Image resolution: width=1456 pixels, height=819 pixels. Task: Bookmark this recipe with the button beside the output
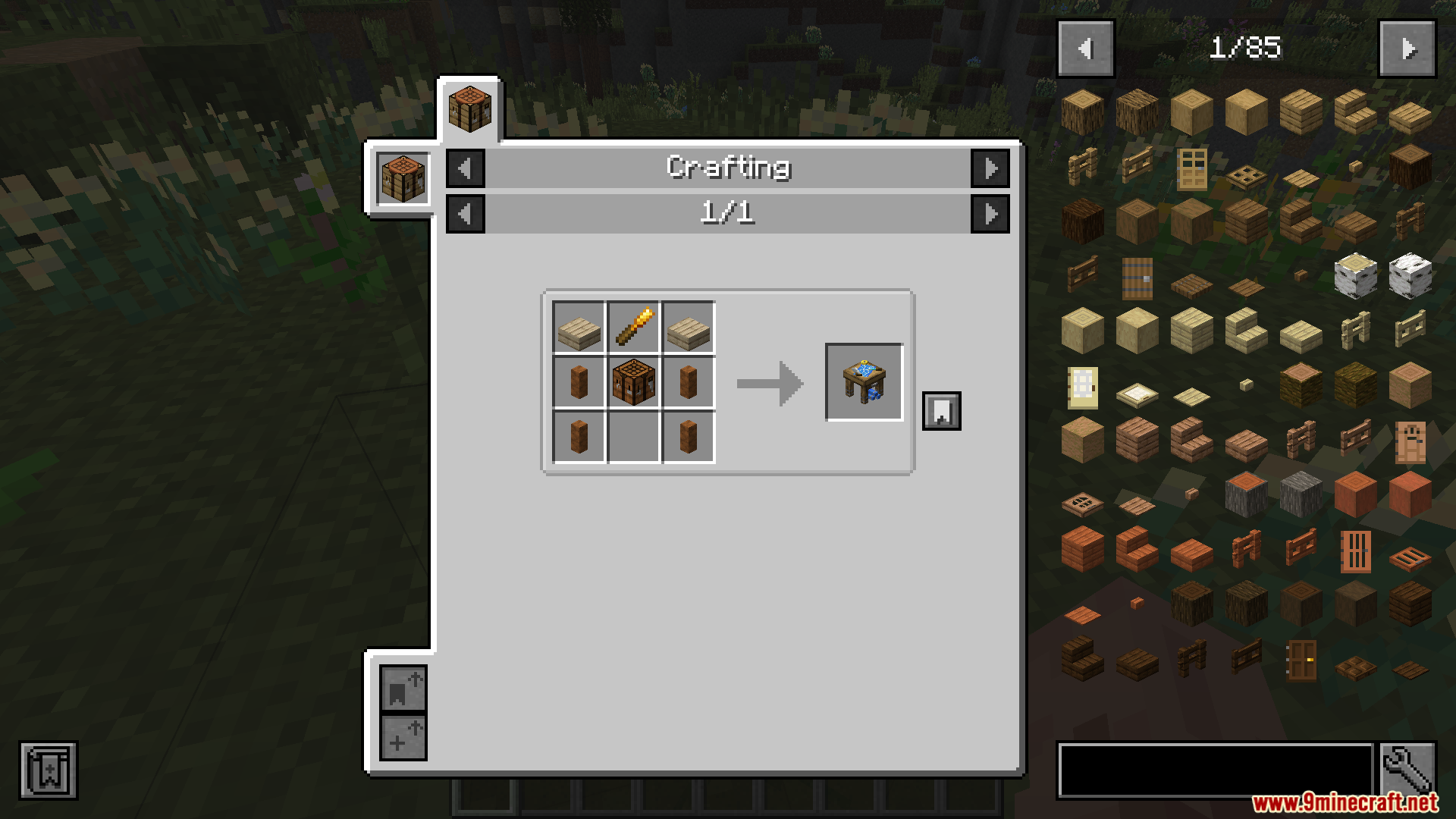pos(941,411)
